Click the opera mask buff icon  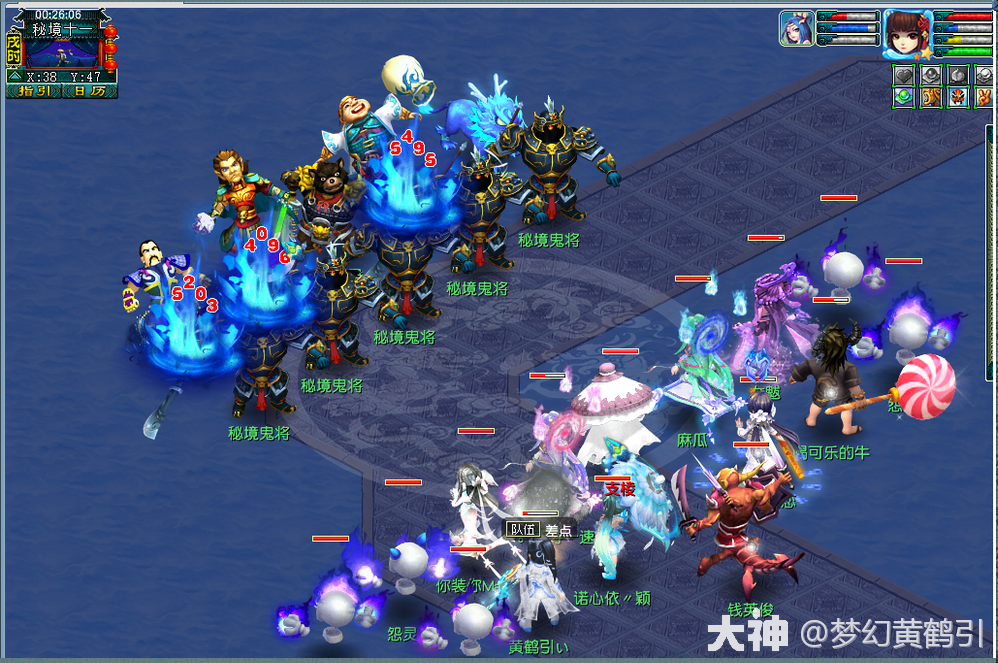[956, 97]
